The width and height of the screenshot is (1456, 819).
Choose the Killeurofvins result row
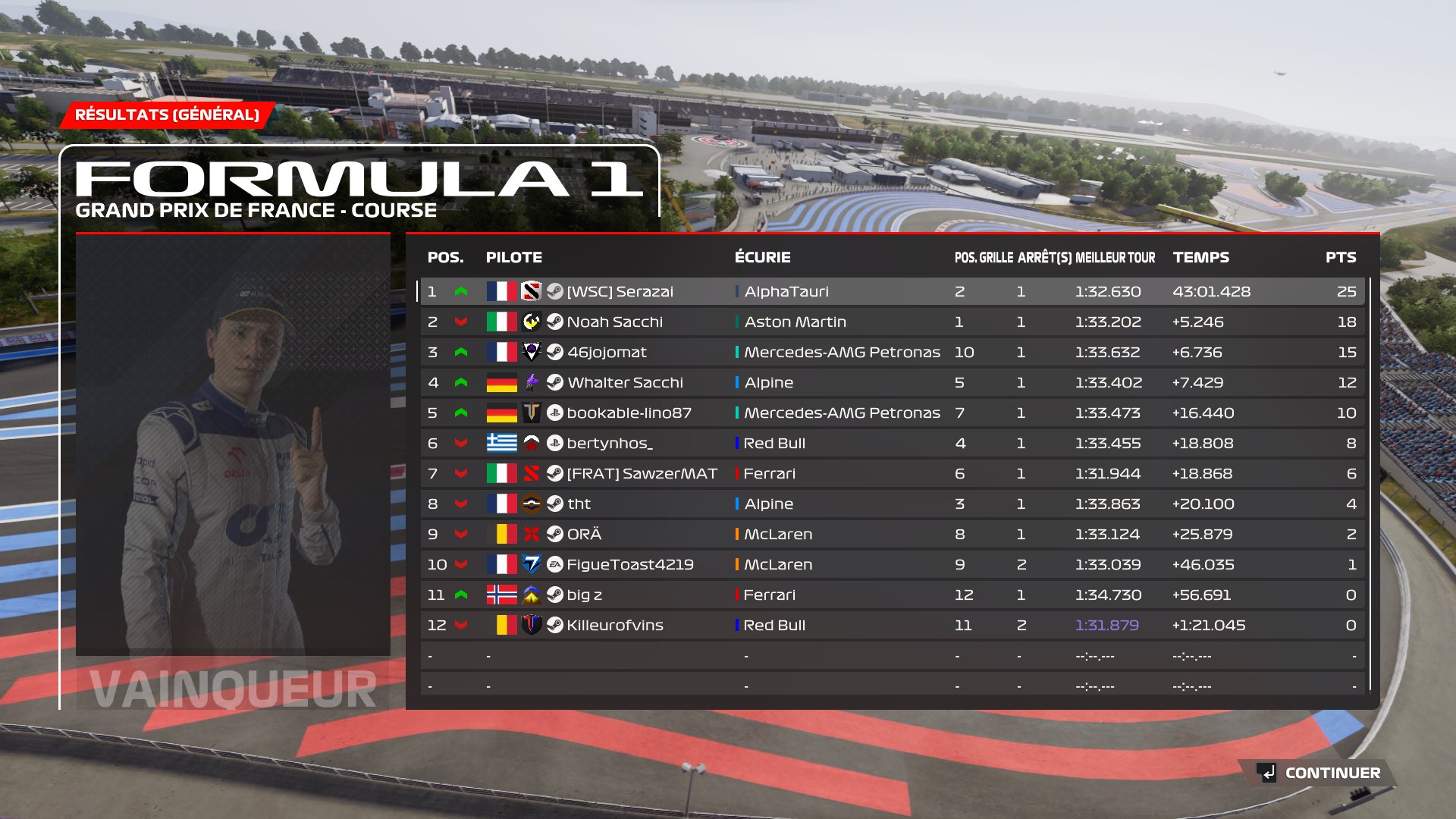tap(614, 625)
